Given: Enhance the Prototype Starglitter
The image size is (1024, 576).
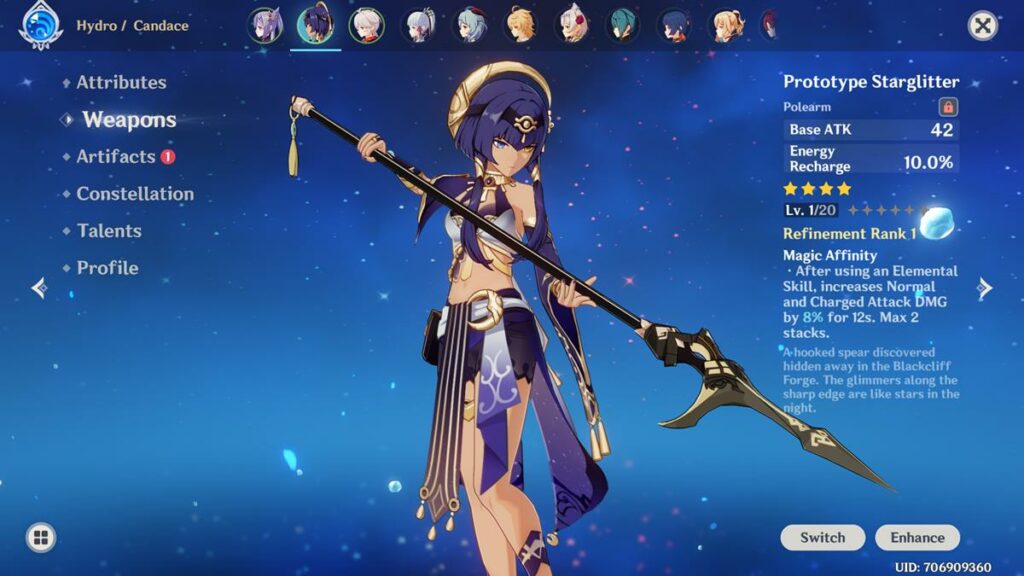Looking at the screenshot, I should (917, 538).
